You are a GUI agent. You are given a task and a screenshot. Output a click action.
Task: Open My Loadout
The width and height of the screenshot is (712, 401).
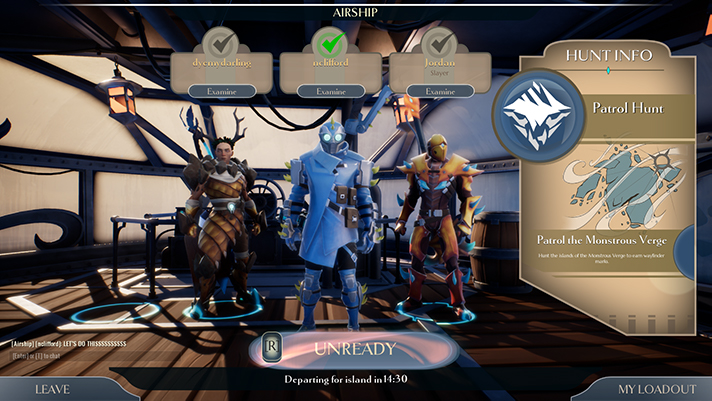pos(655,389)
